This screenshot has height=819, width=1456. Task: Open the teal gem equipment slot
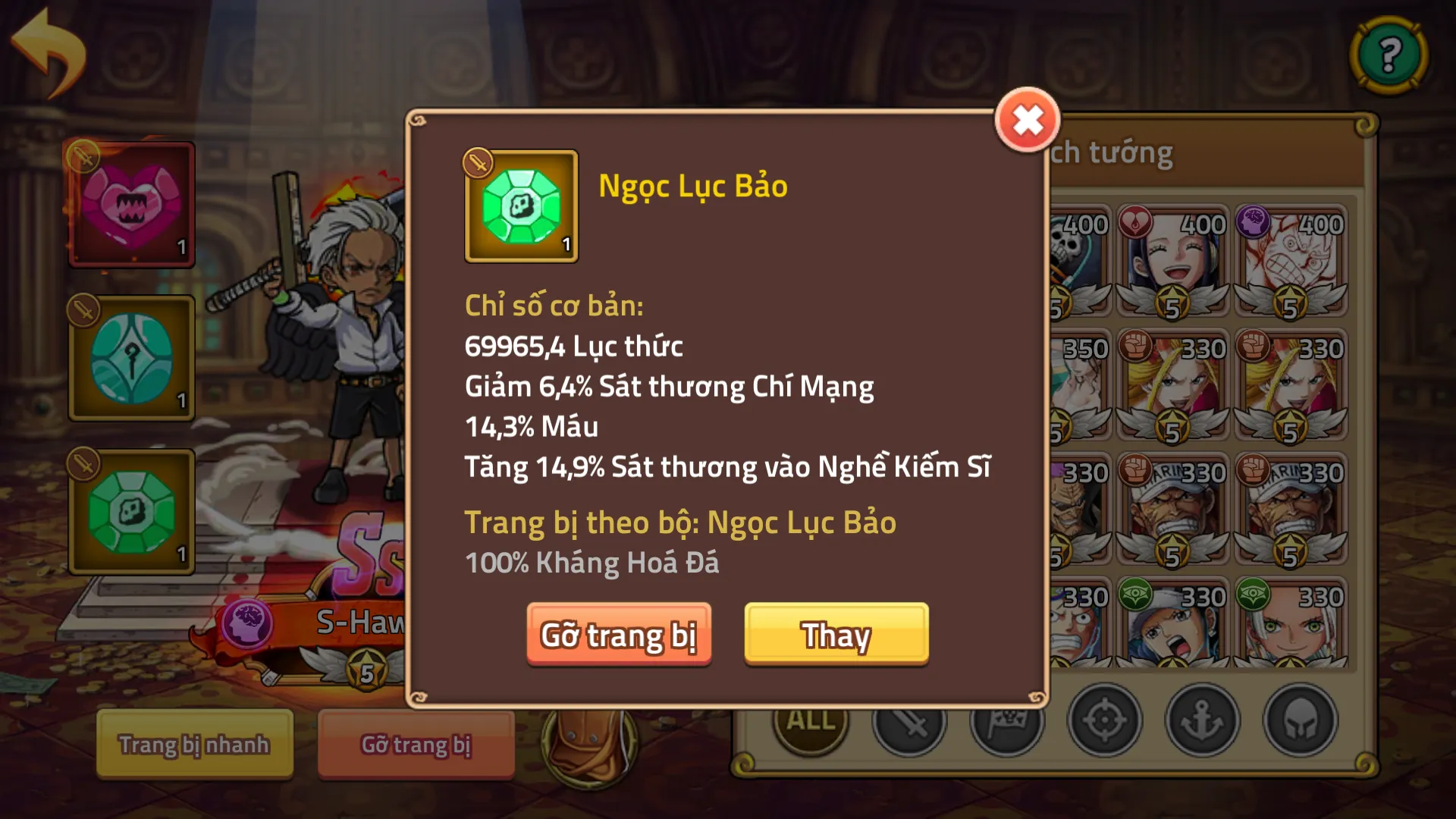coord(130,356)
